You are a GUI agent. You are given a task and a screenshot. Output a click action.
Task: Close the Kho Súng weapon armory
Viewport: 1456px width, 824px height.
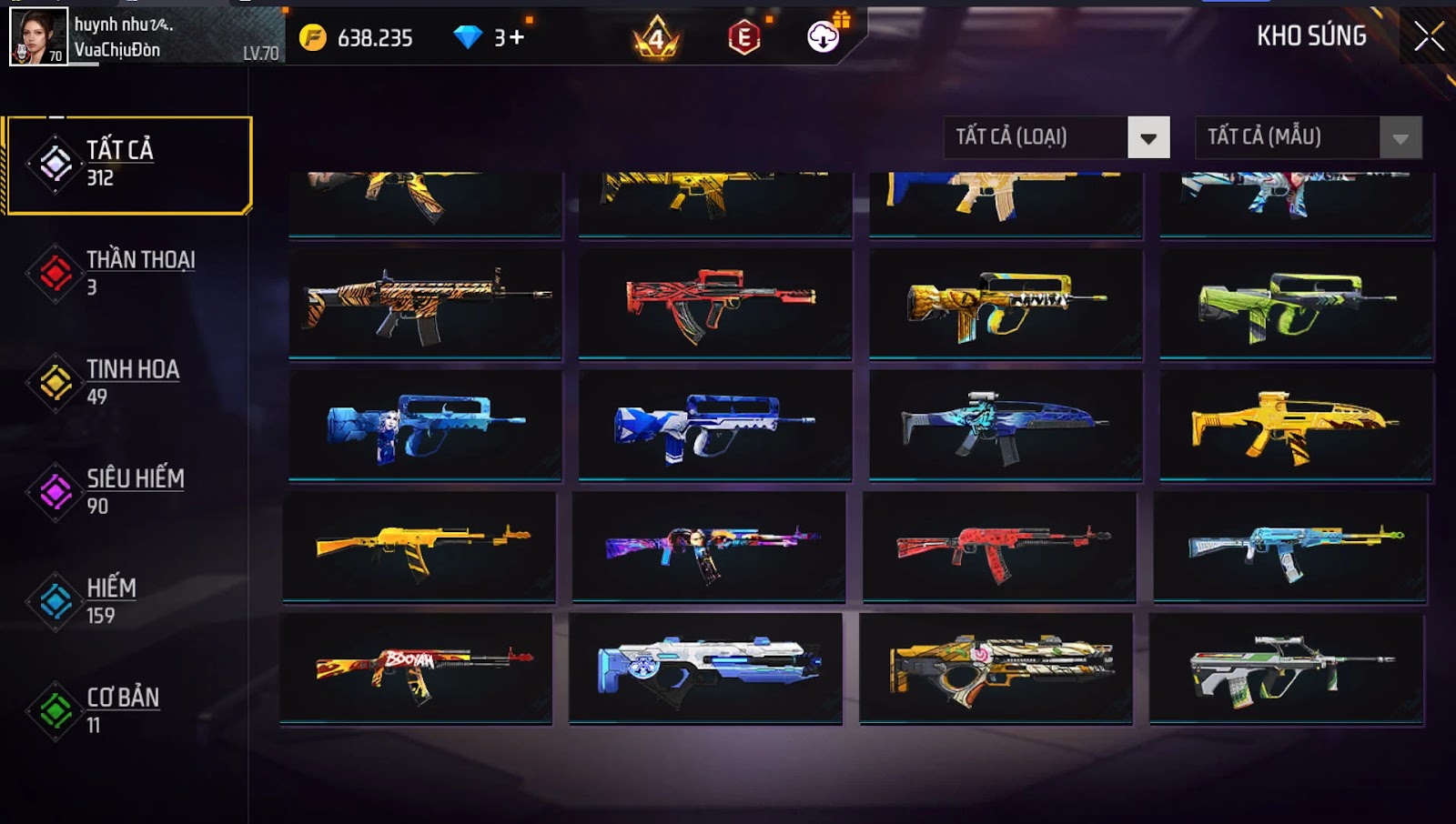click(x=1429, y=36)
